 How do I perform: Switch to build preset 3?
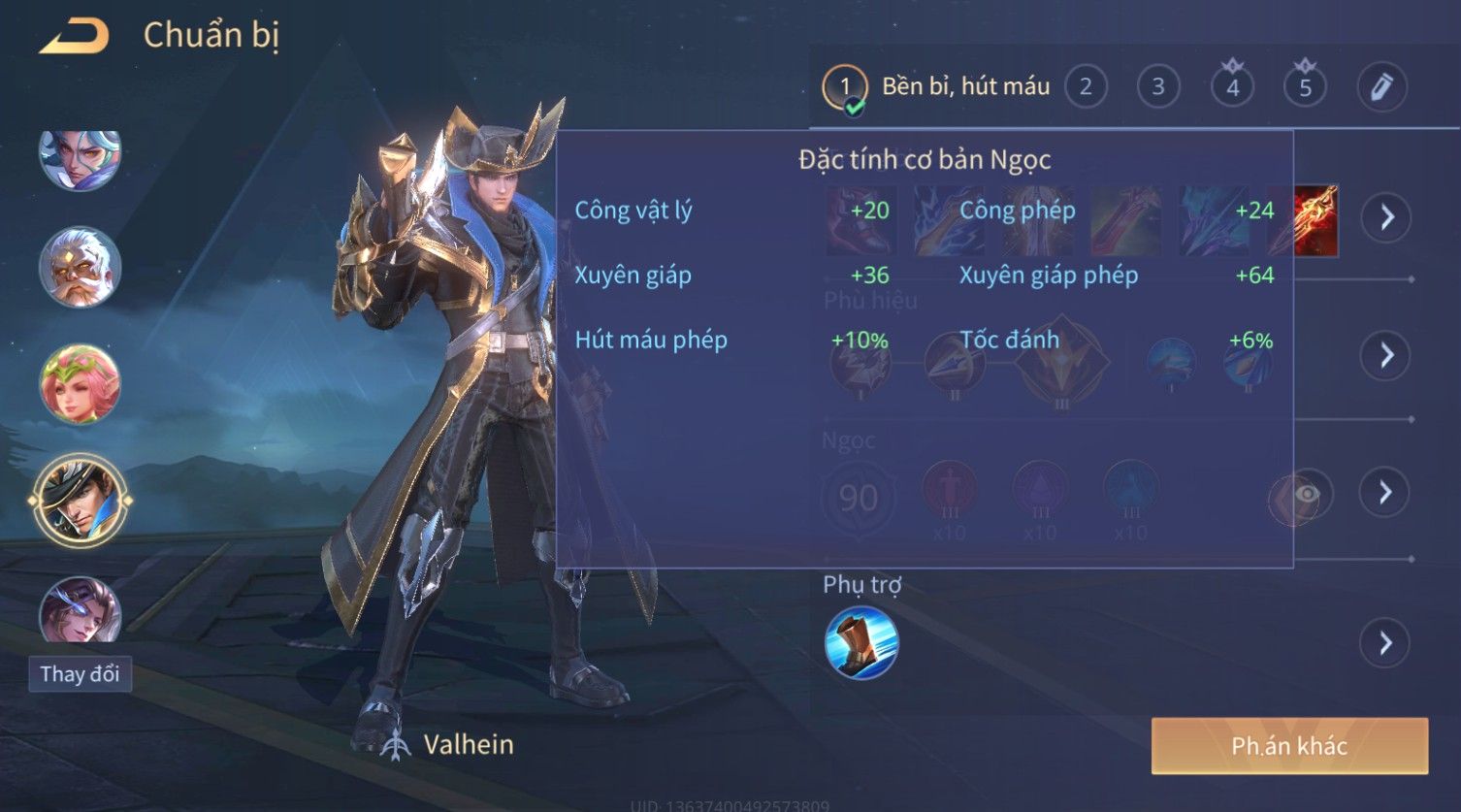click(x=1157, y=87)
